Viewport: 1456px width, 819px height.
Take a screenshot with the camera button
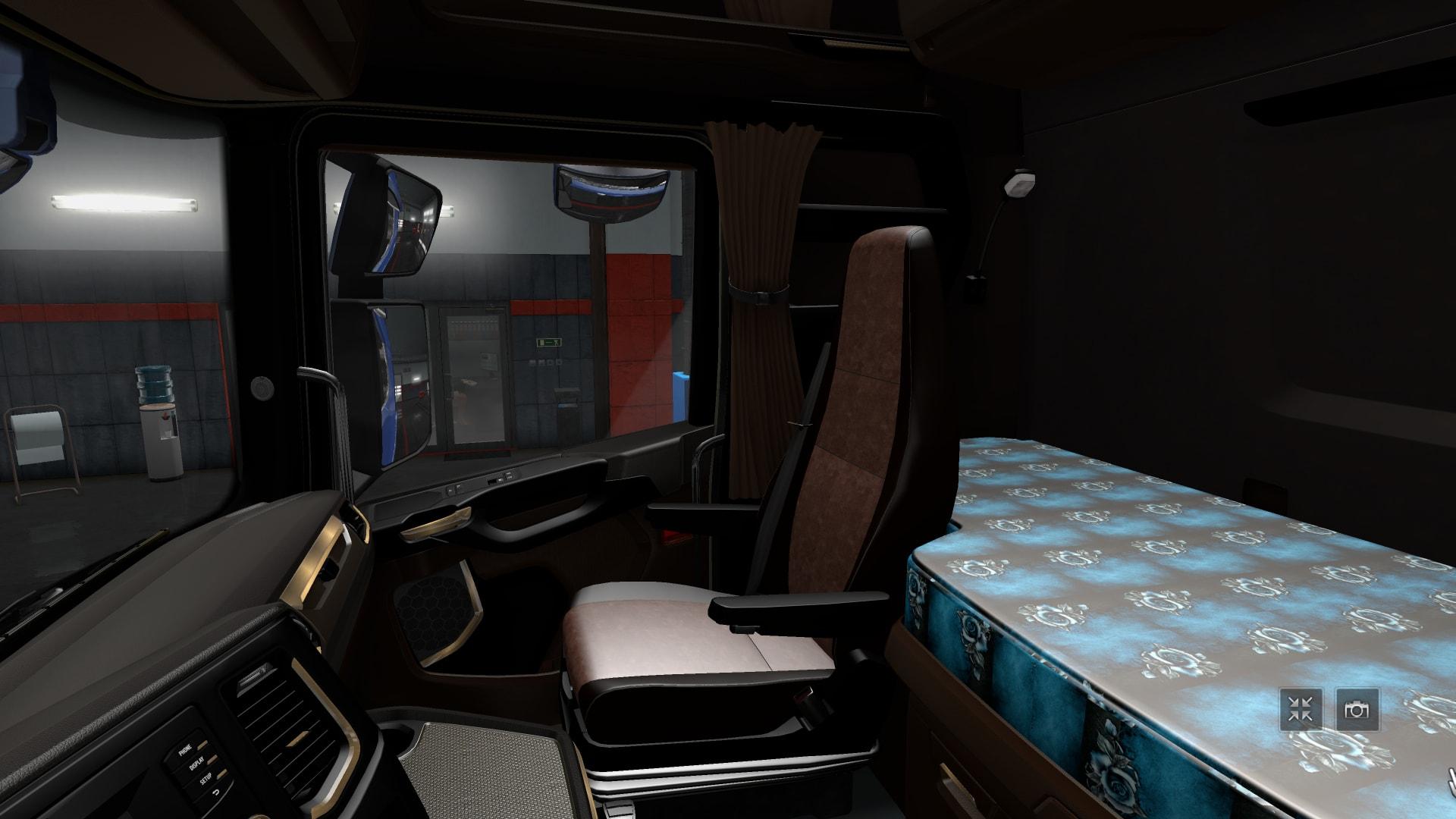coord(1357,710)
